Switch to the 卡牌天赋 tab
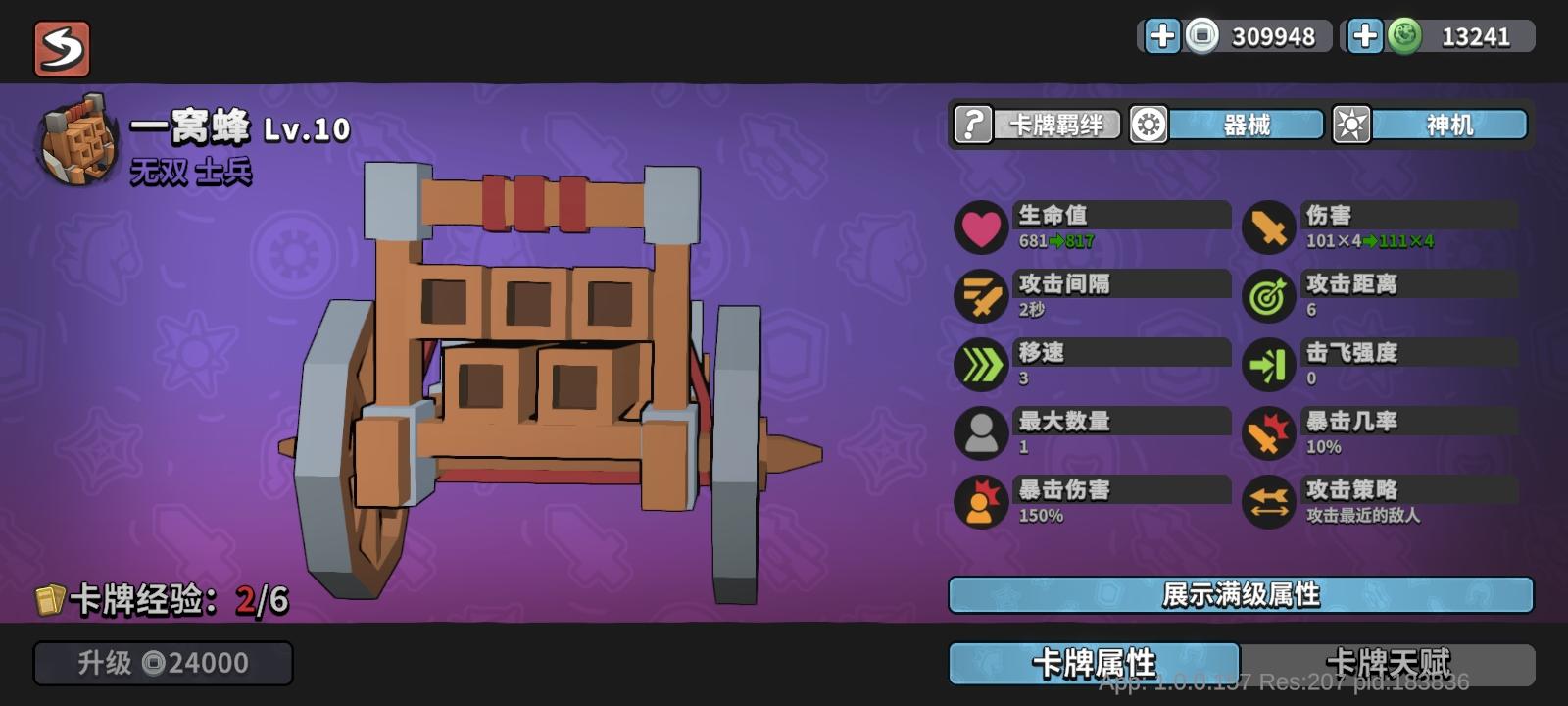Viewport: 1568px width, 706px height. point(1392,662)
